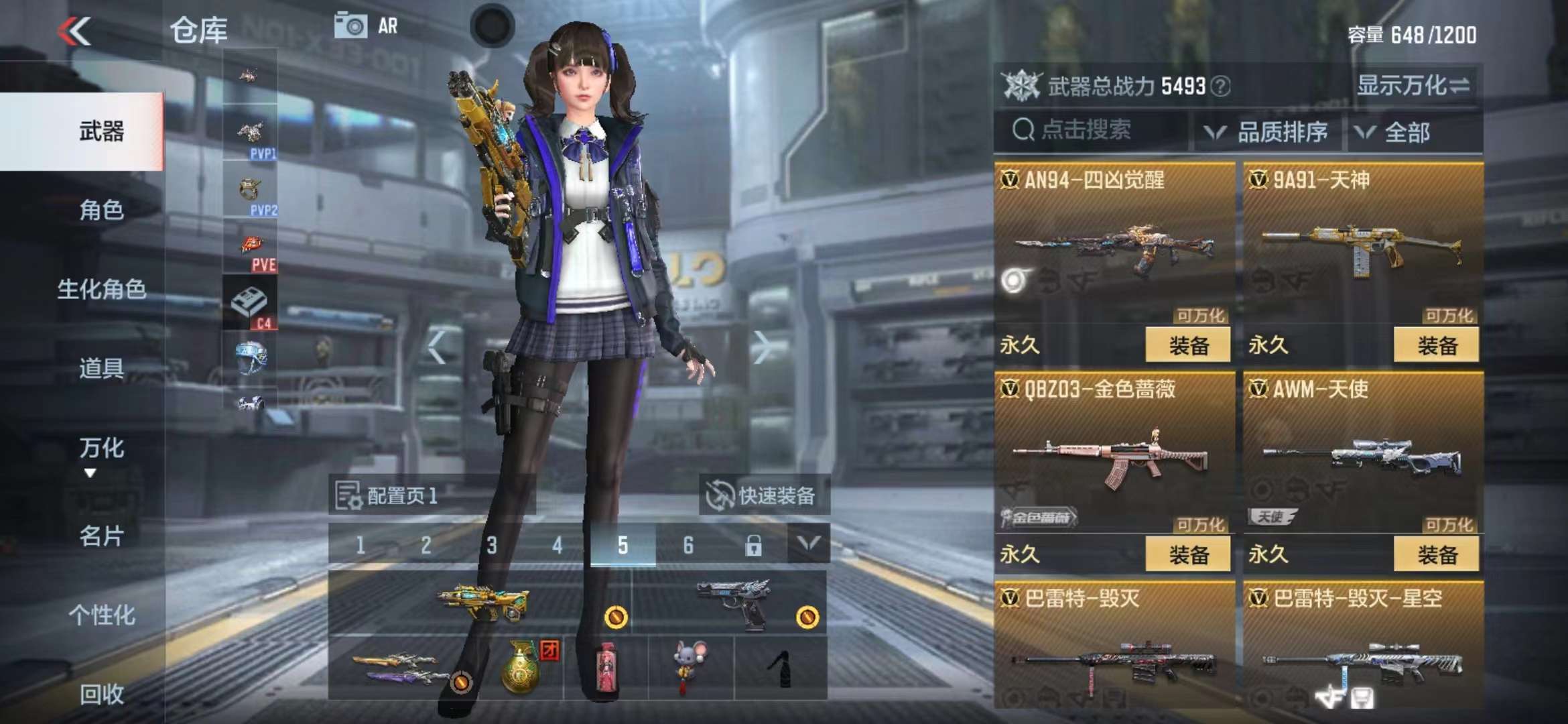Equip the AN94-四凶觉醒 rifle
The image size is (1568, 724).
point(1188,346)
